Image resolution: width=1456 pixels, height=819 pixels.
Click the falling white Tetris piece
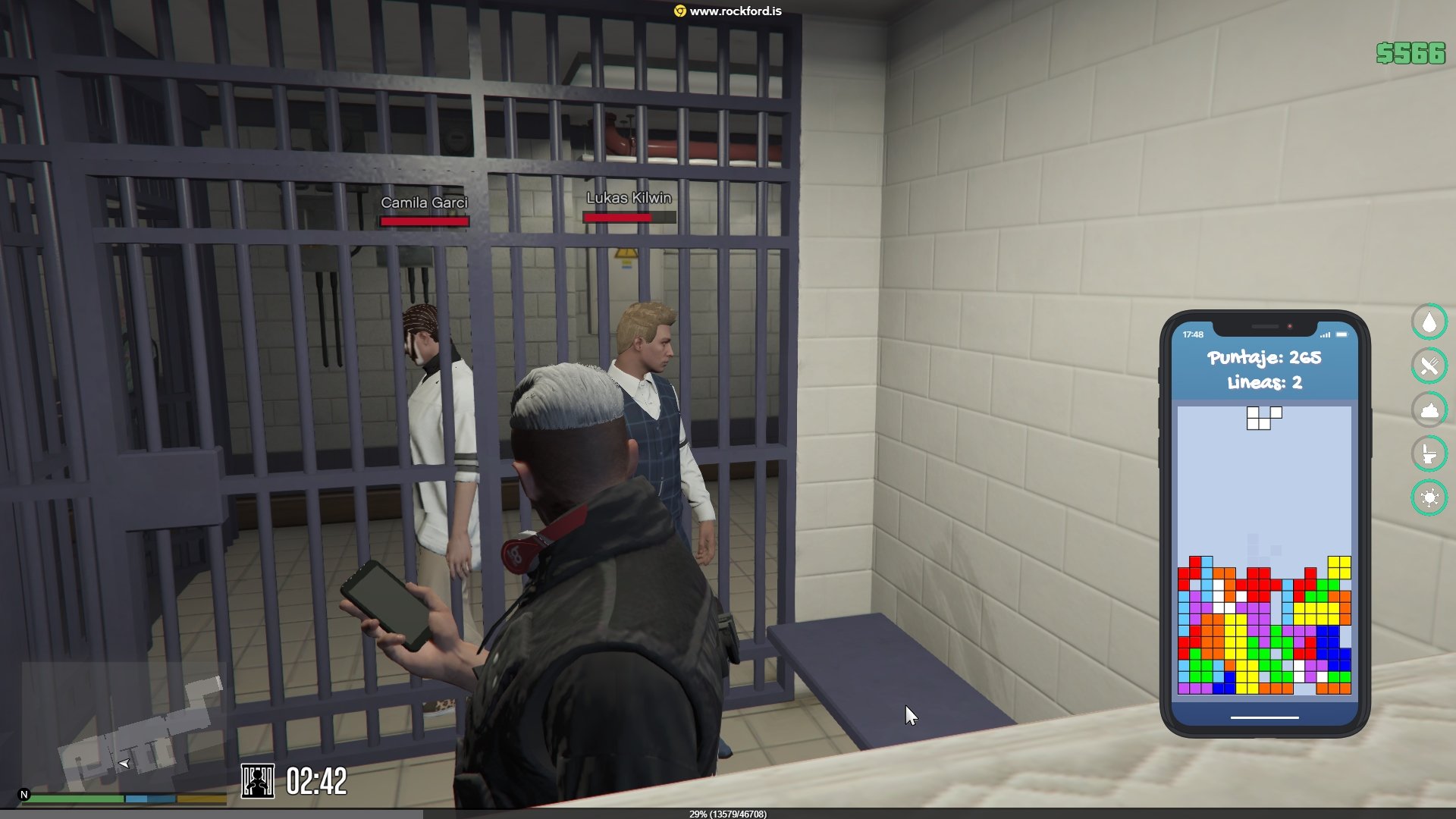pos(1261,418)
